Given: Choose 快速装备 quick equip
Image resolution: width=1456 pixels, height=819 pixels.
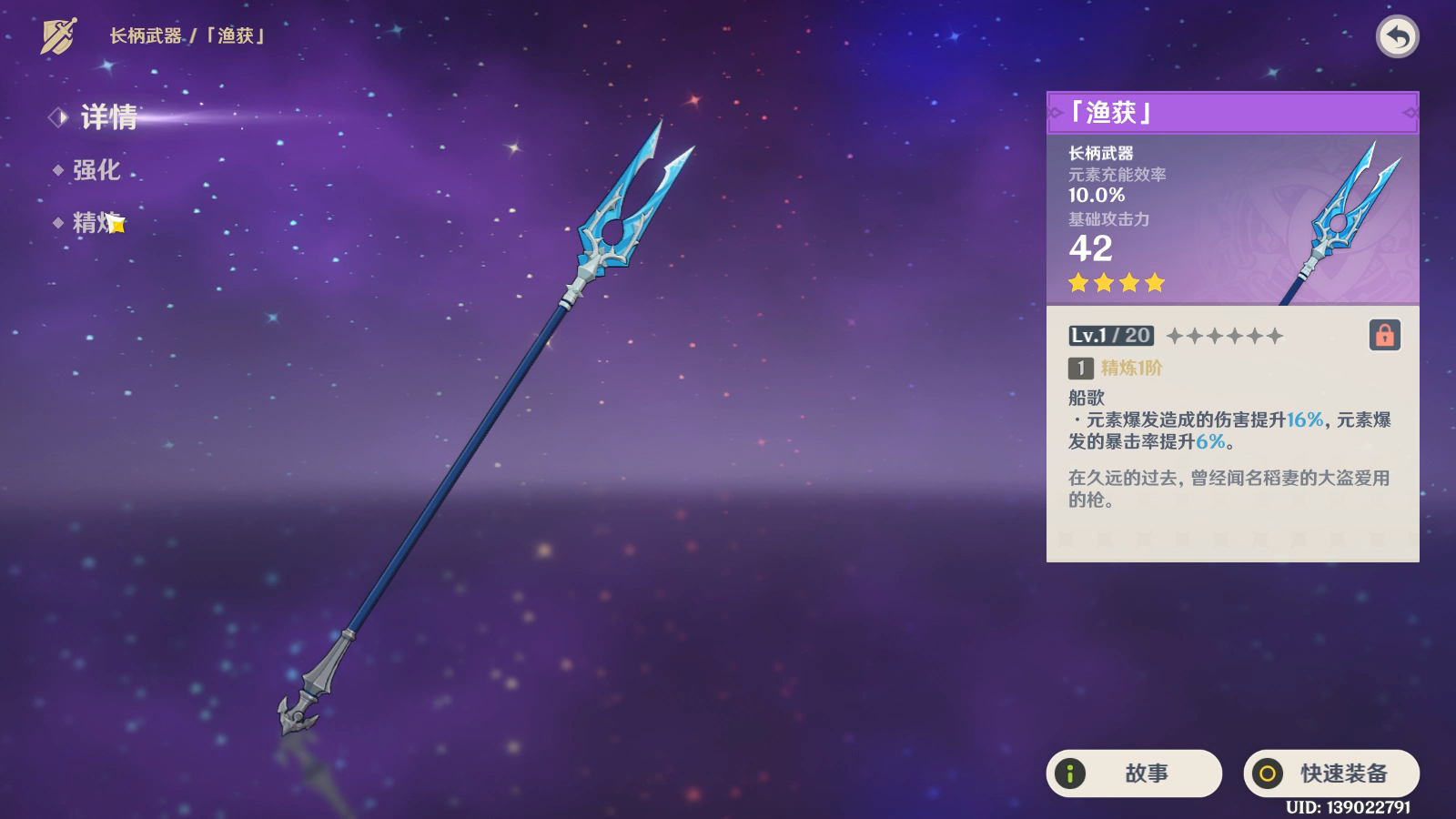Looking at the screenshot, I should point(1331,773).
